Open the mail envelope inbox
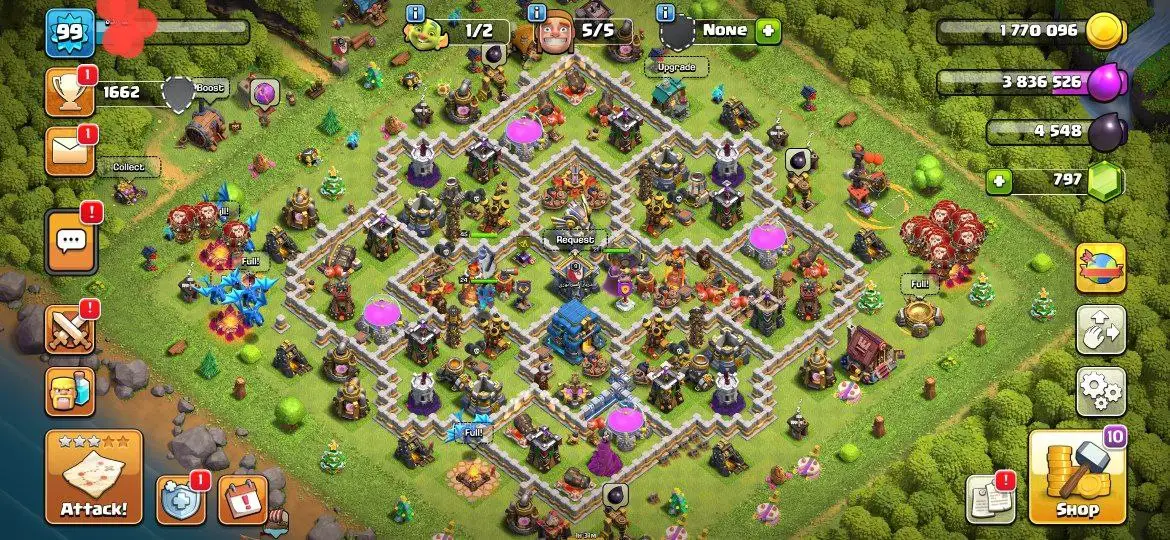The image size is (1170, 540). 69,150
